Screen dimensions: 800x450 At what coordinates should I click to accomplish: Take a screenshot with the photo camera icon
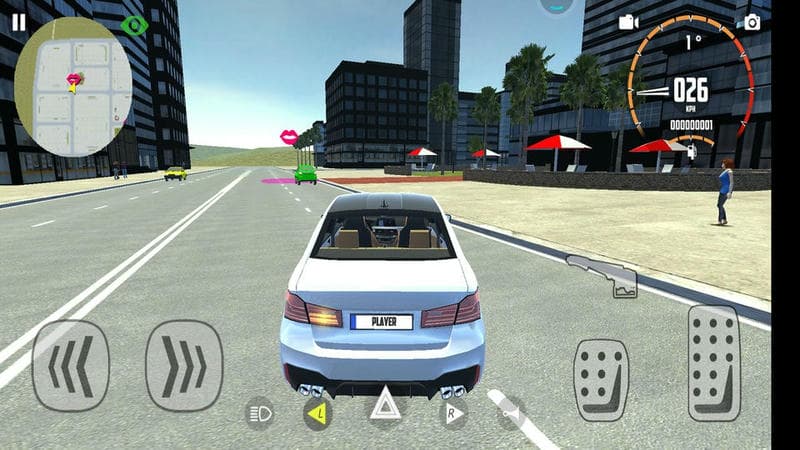(752, 22)
